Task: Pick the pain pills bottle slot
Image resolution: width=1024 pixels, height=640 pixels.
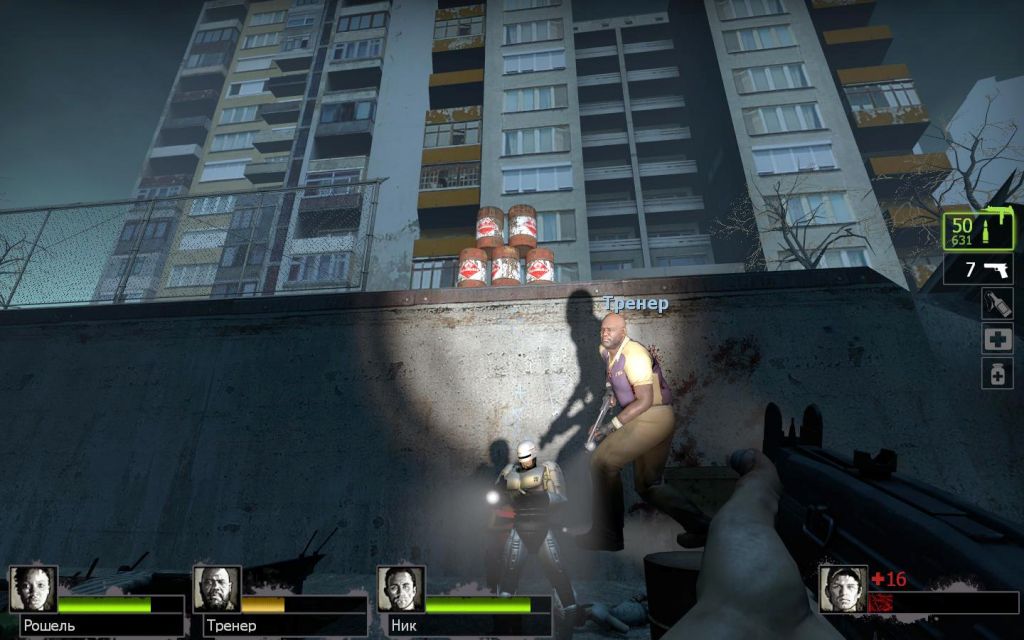Action: (x=997, y=374)
